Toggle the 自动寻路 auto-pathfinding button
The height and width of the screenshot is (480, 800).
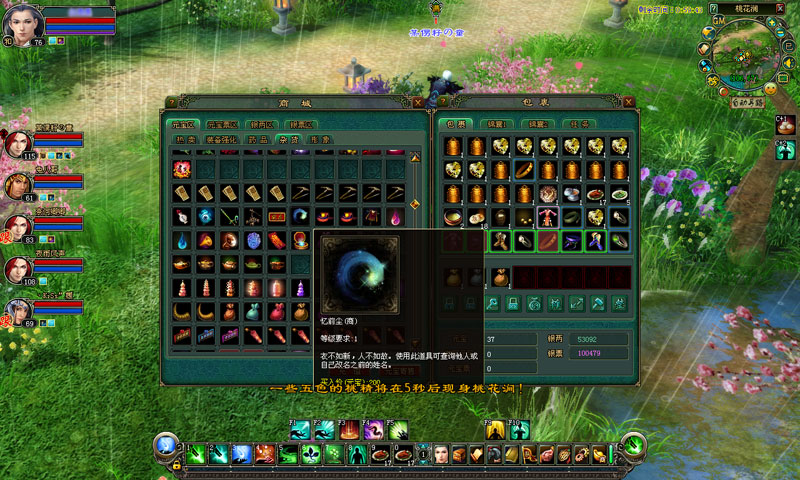(x=744, y=102)
